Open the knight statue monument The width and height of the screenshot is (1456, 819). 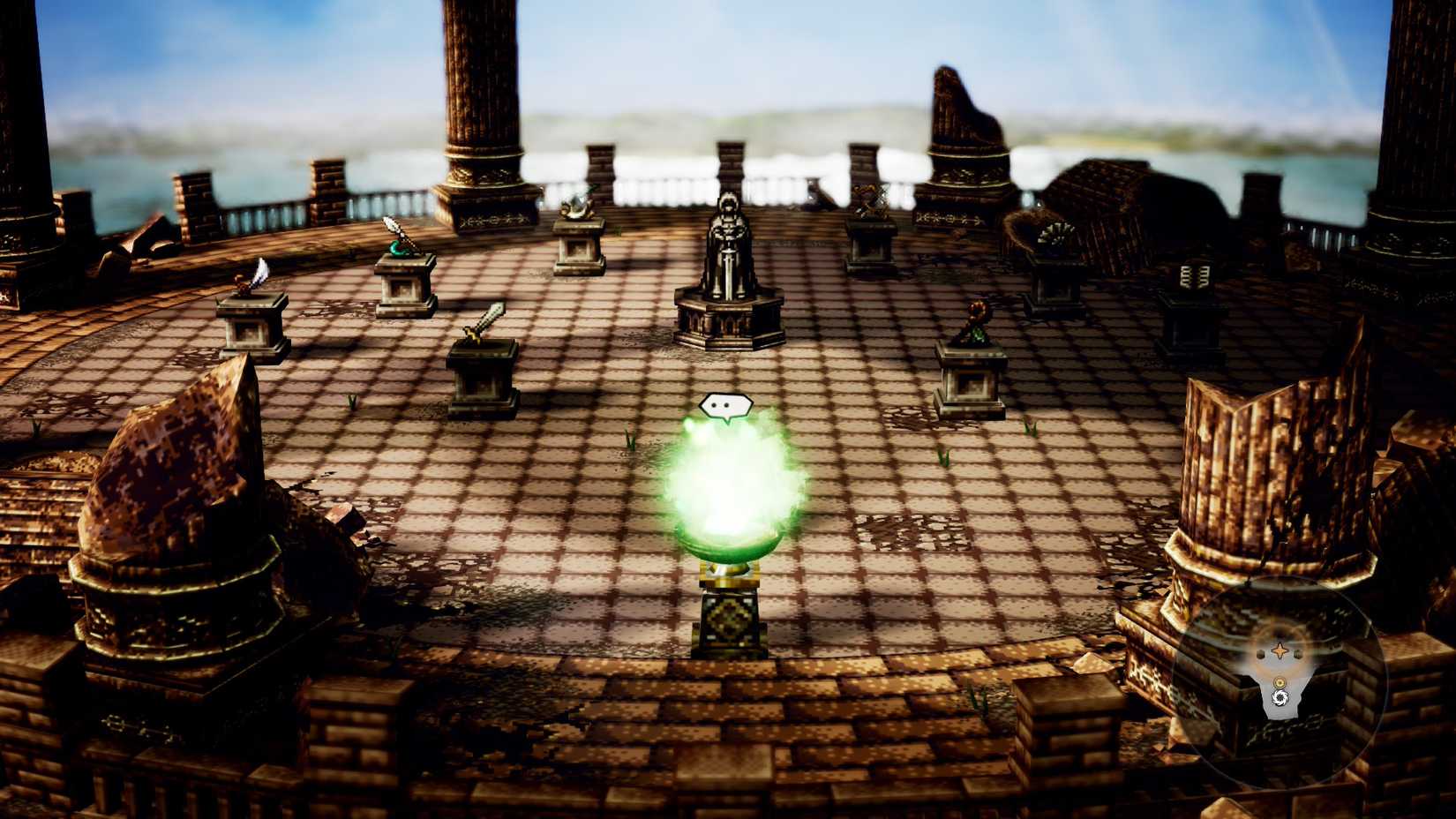point(731,247)
